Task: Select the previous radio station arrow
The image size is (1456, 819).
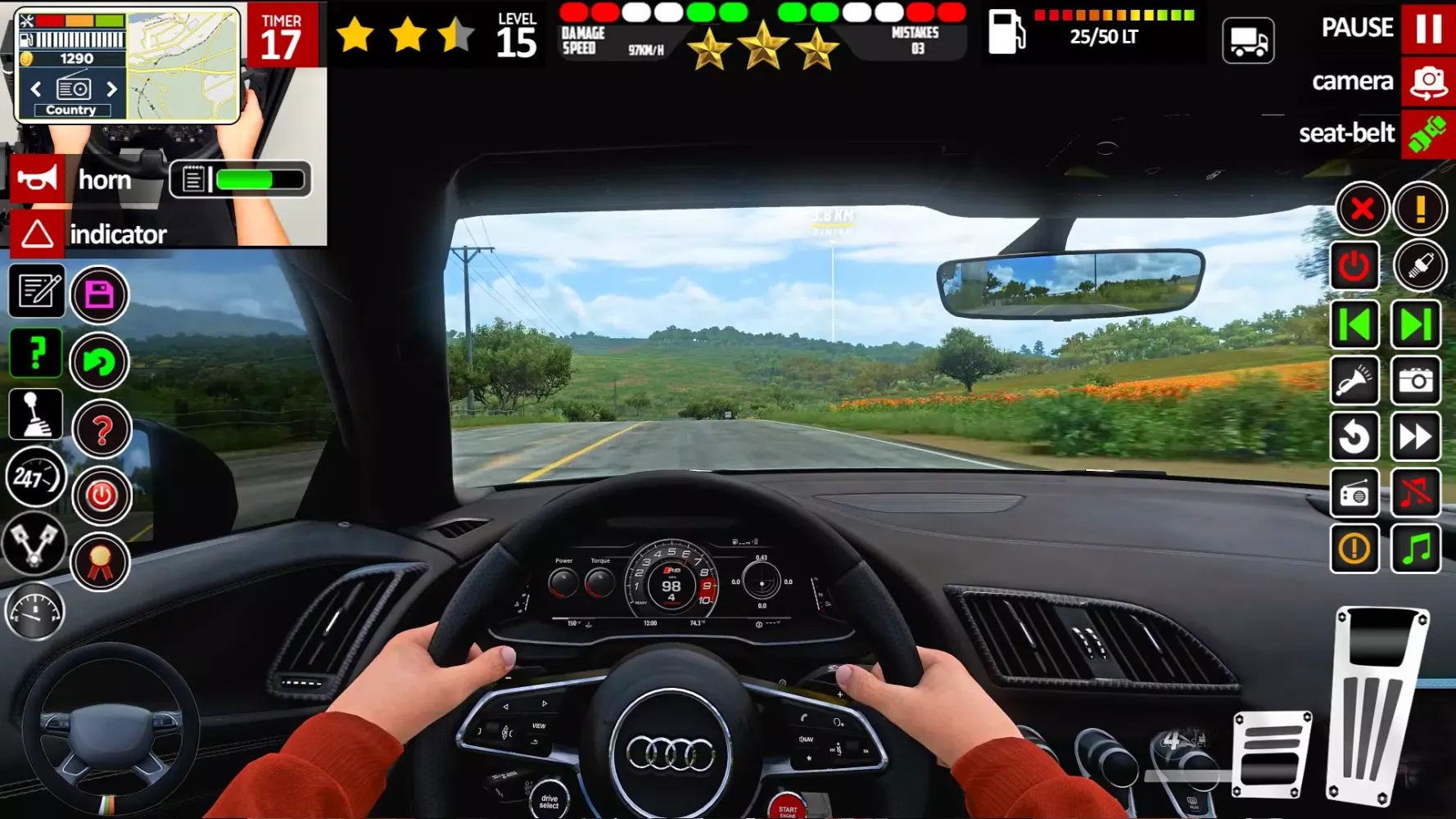Action: (36, 88)
